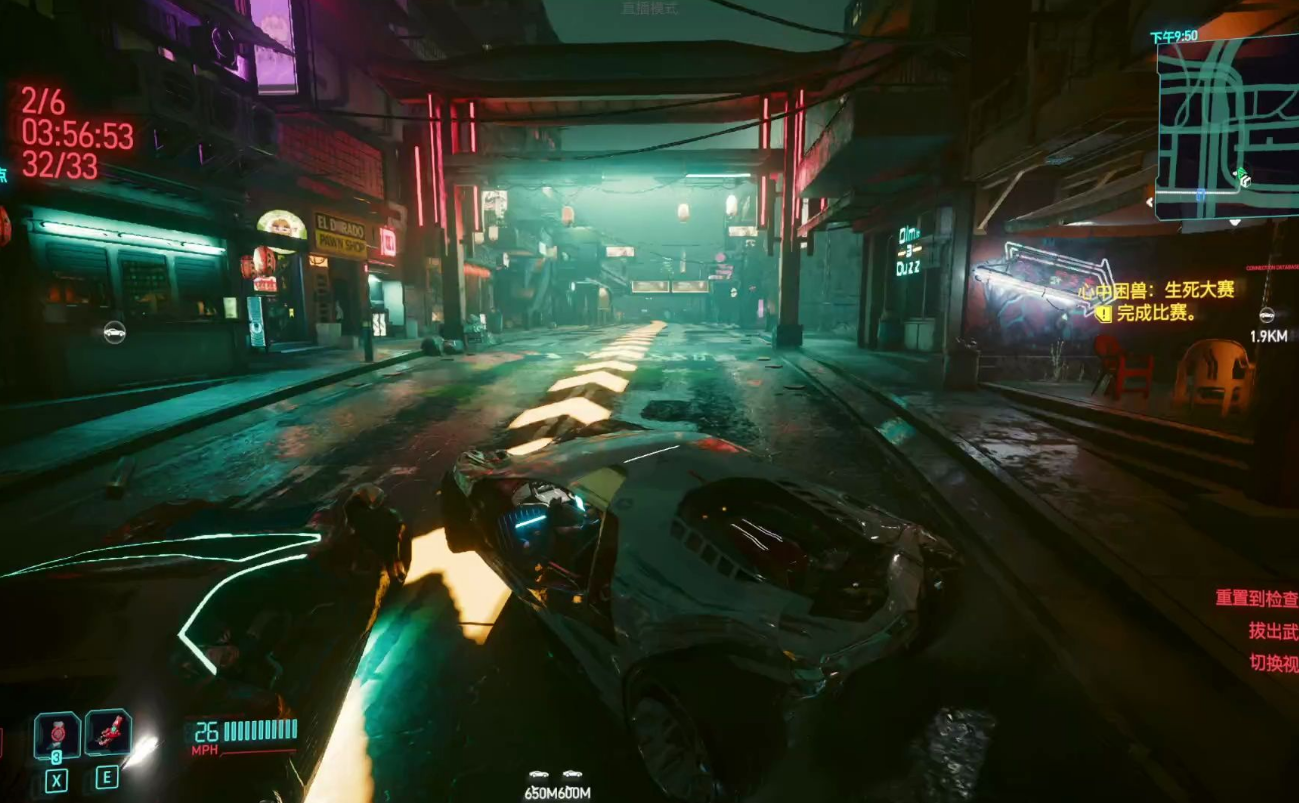Open the minimap in the top-right corner
The height and width of the screenshot is (803, 1299).
pos(1227,126)
